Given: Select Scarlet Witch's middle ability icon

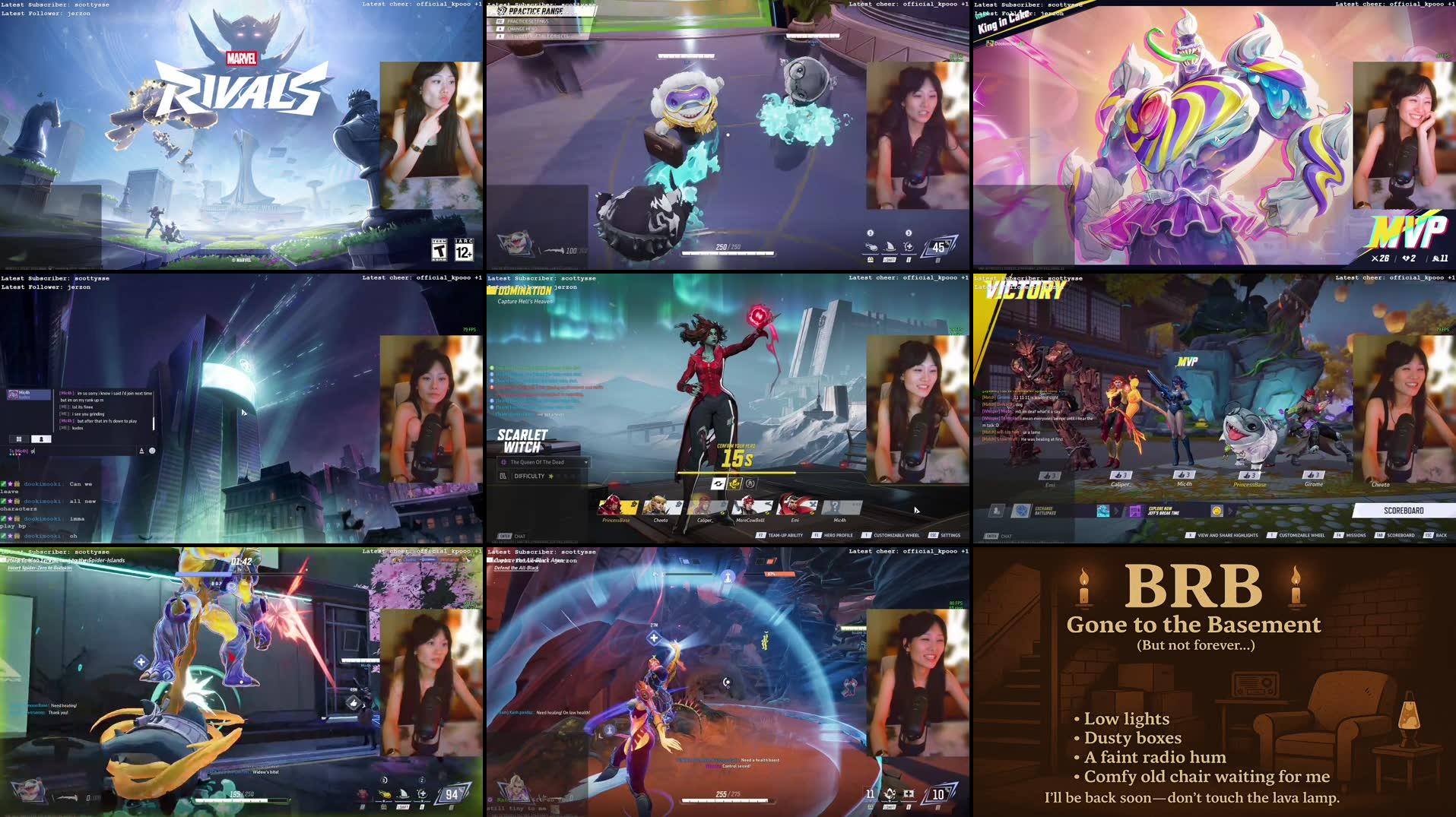Looking at the screenshot, I should (x=734, y=484).
